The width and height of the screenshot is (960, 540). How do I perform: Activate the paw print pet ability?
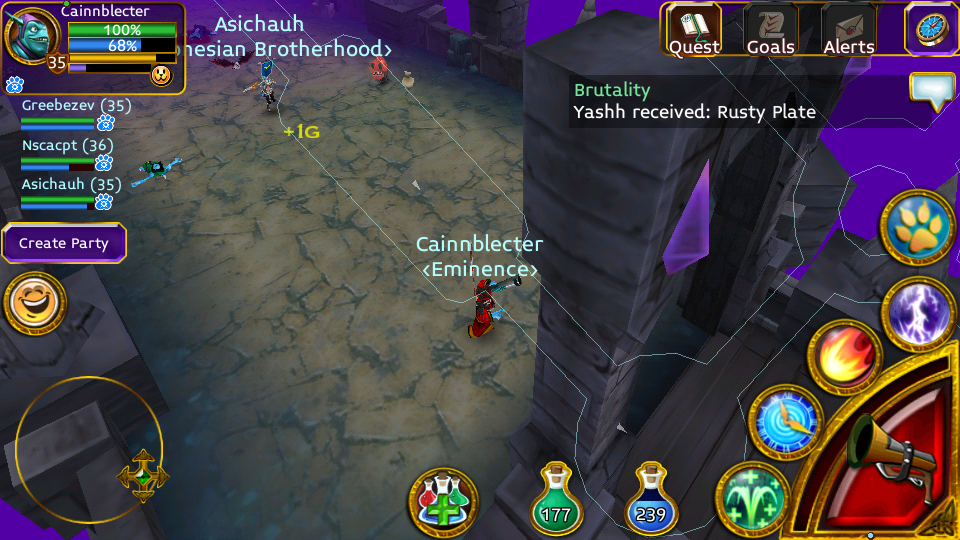(917, 227)
